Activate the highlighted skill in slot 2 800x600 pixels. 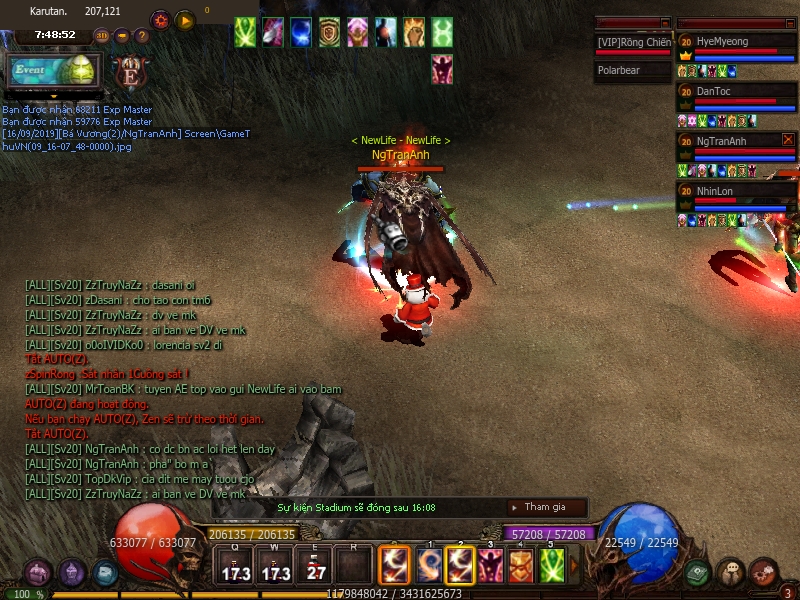(x=460, y=566)
